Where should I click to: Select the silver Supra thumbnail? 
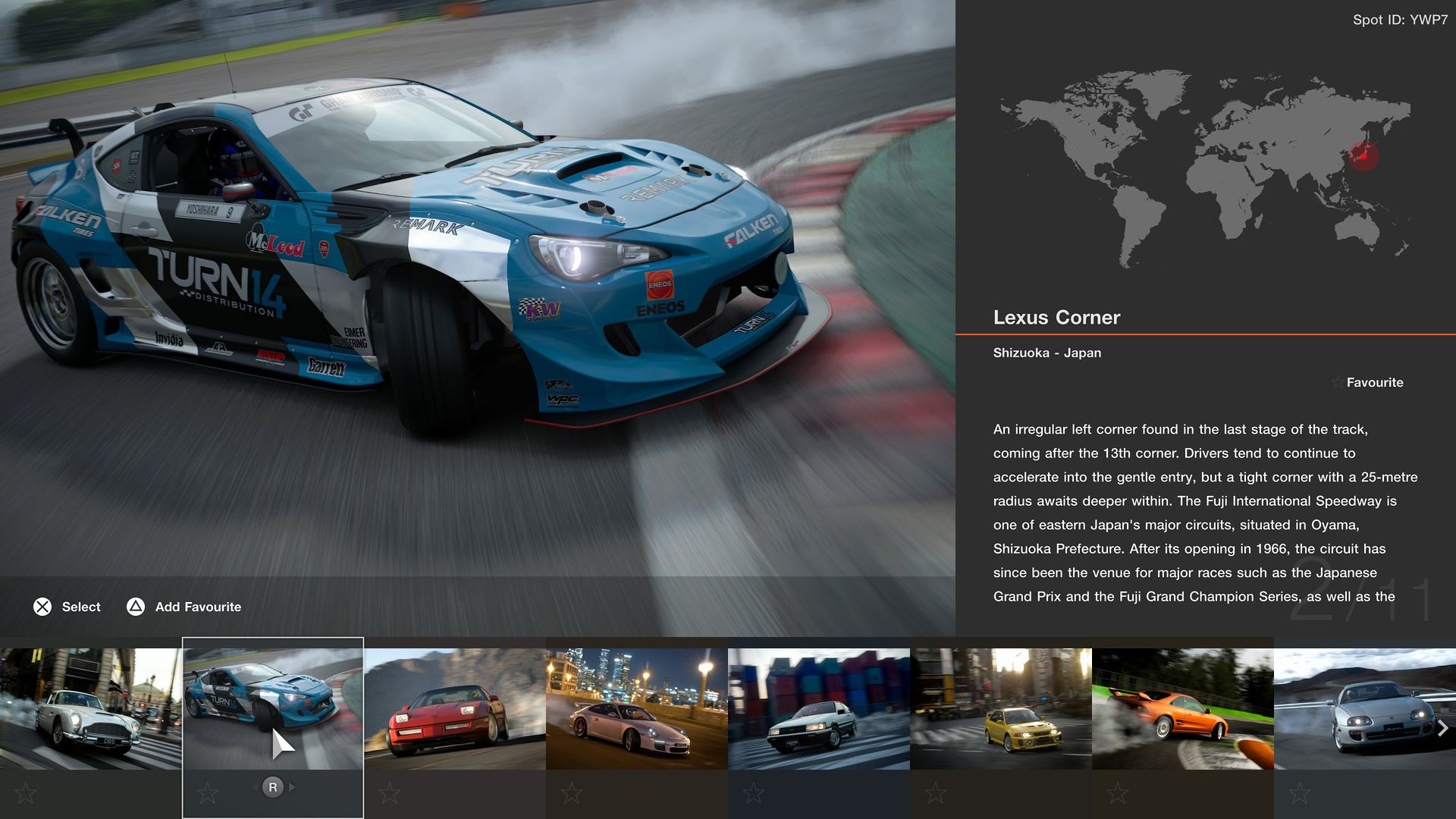[1357, 708]
